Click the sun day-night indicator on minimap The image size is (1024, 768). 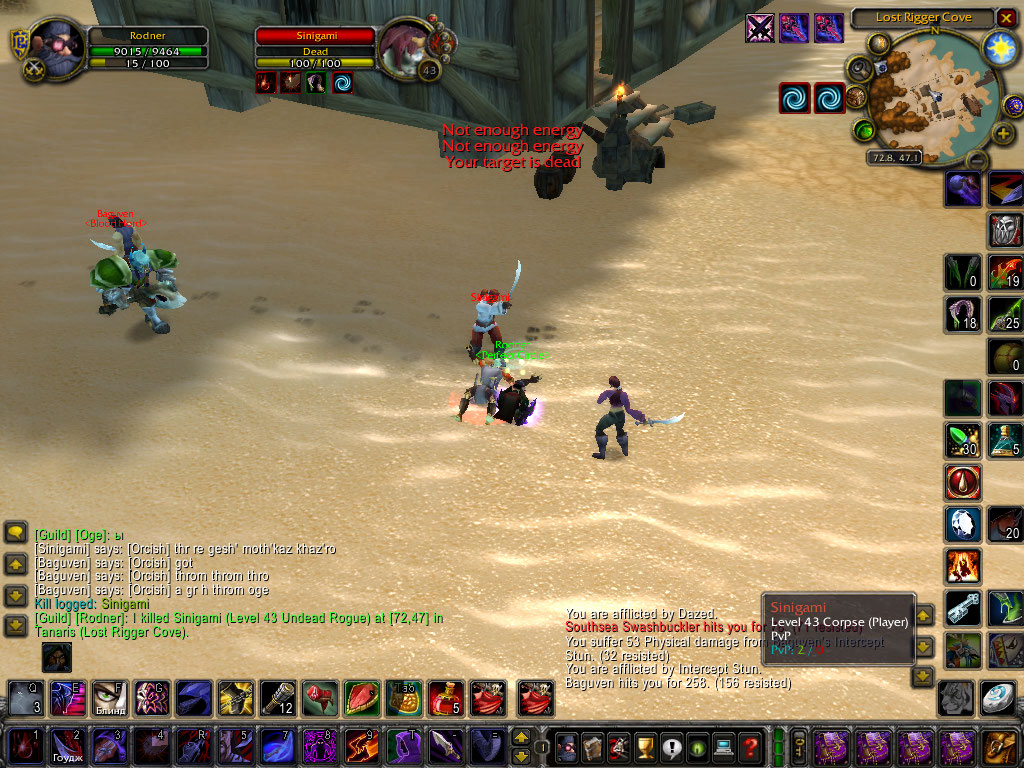click(999, 47)
